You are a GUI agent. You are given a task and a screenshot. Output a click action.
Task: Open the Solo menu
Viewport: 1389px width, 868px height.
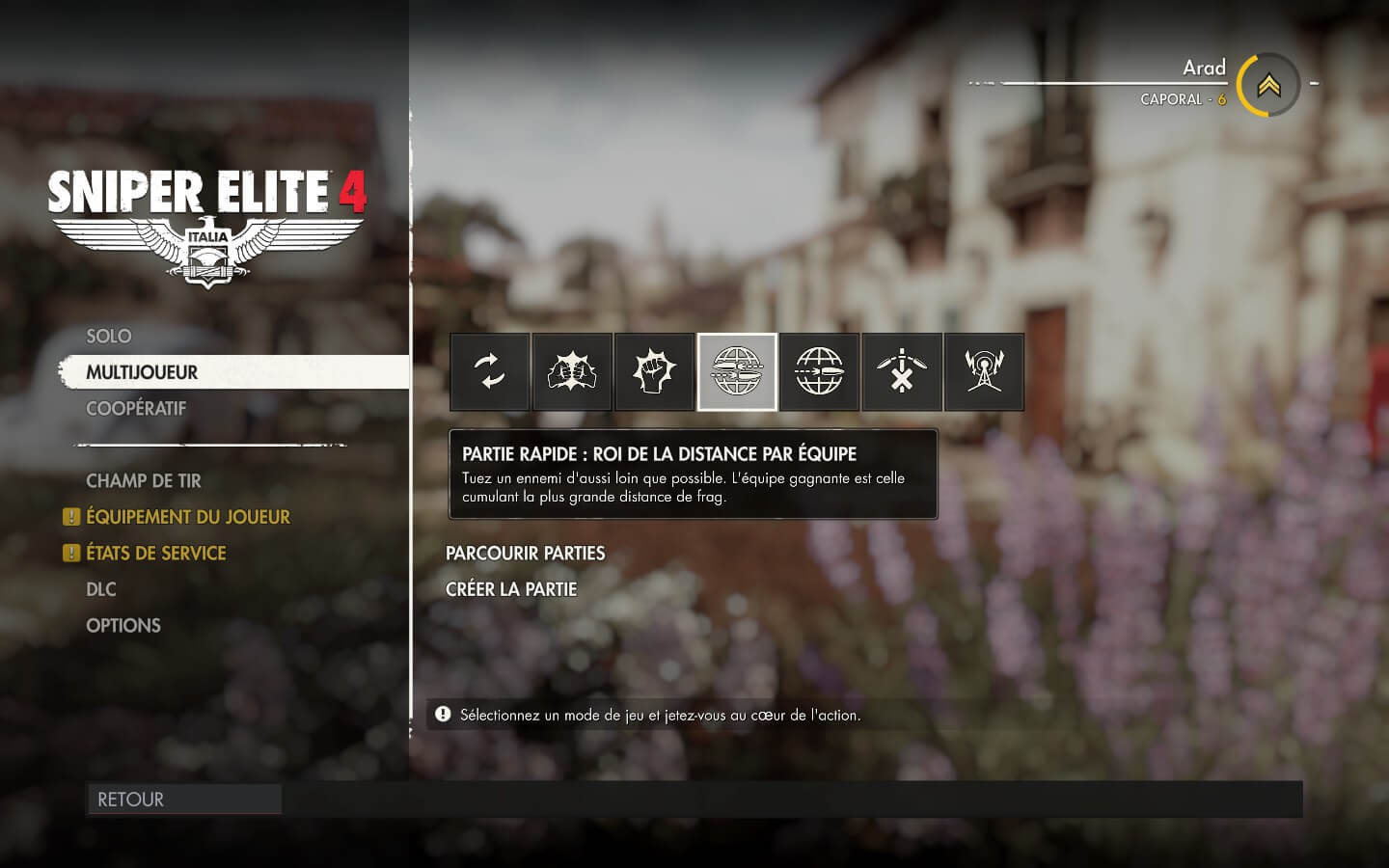108,337
